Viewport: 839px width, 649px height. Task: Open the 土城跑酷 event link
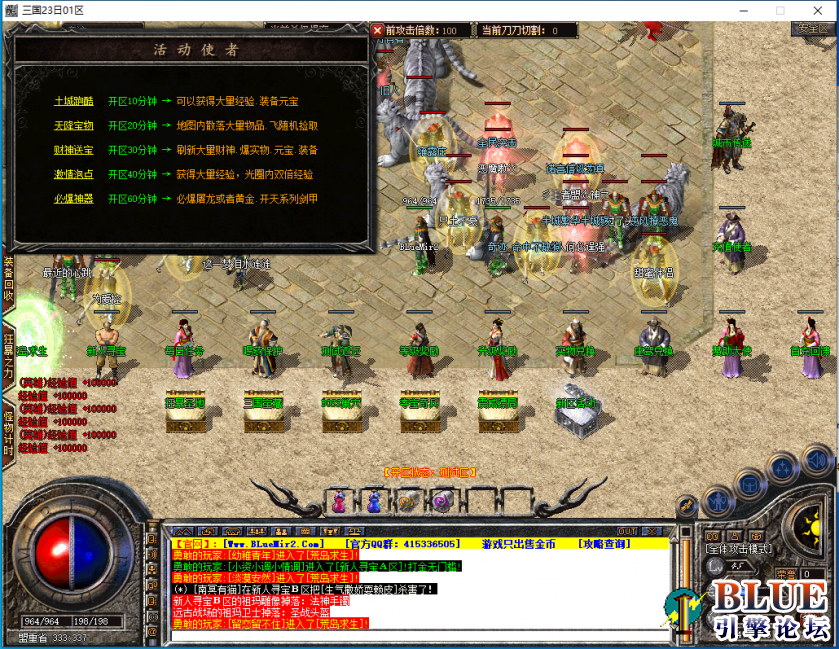(74, 101)
